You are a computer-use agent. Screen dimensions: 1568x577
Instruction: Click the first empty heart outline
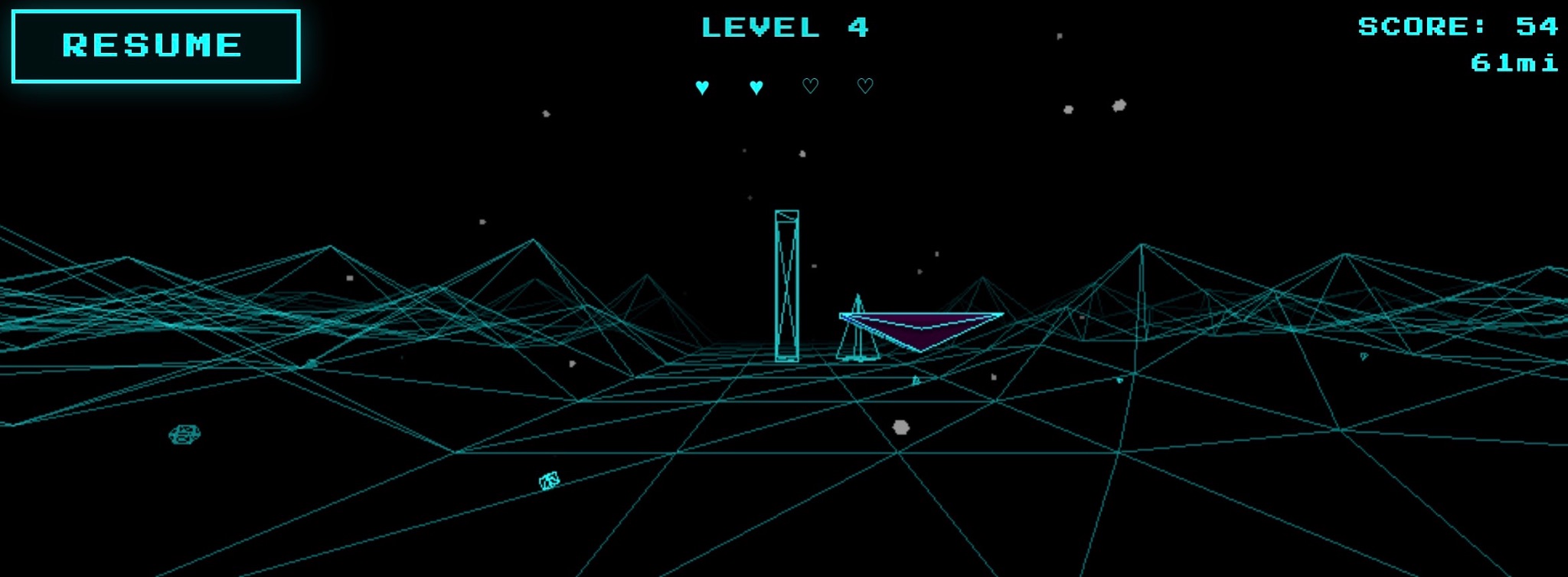[811, 86]
